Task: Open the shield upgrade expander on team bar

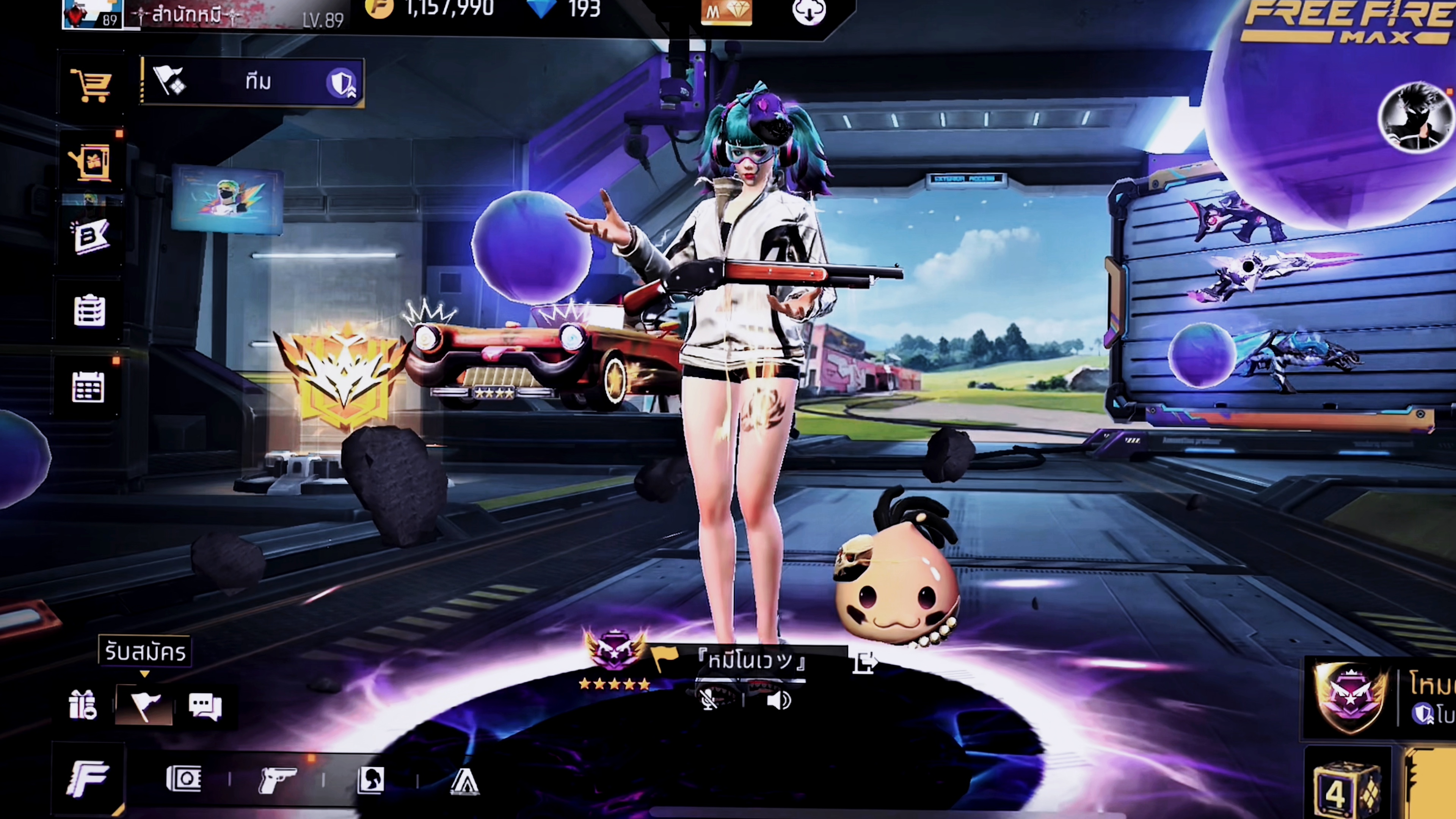Action: point(341,84)
